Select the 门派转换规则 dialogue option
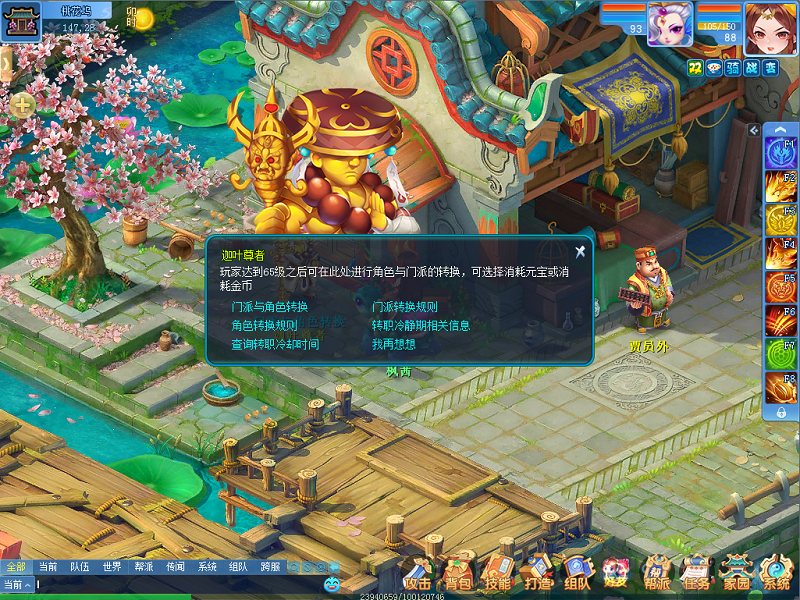The width and height of the screenshot is (800, 600). click(x=404, y=307)
